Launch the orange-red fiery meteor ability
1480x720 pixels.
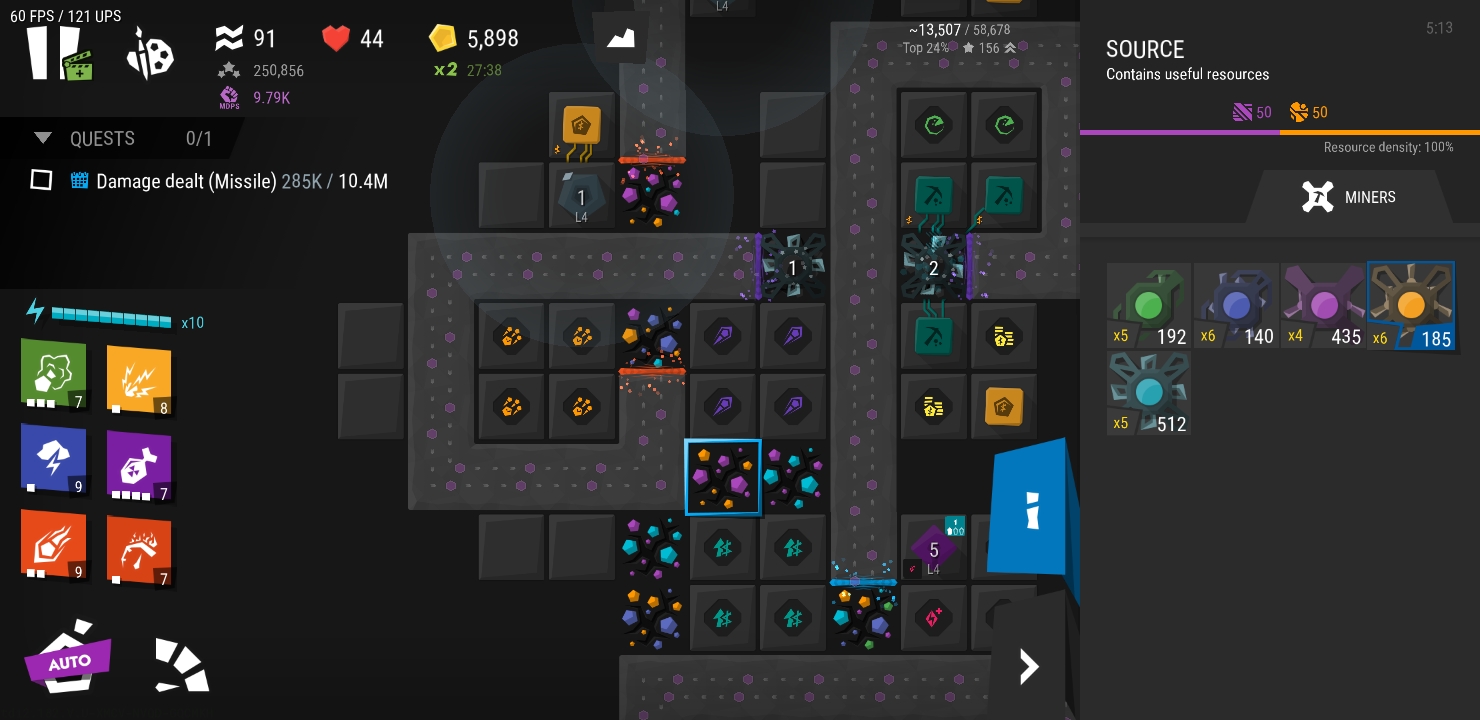(54, 544)
